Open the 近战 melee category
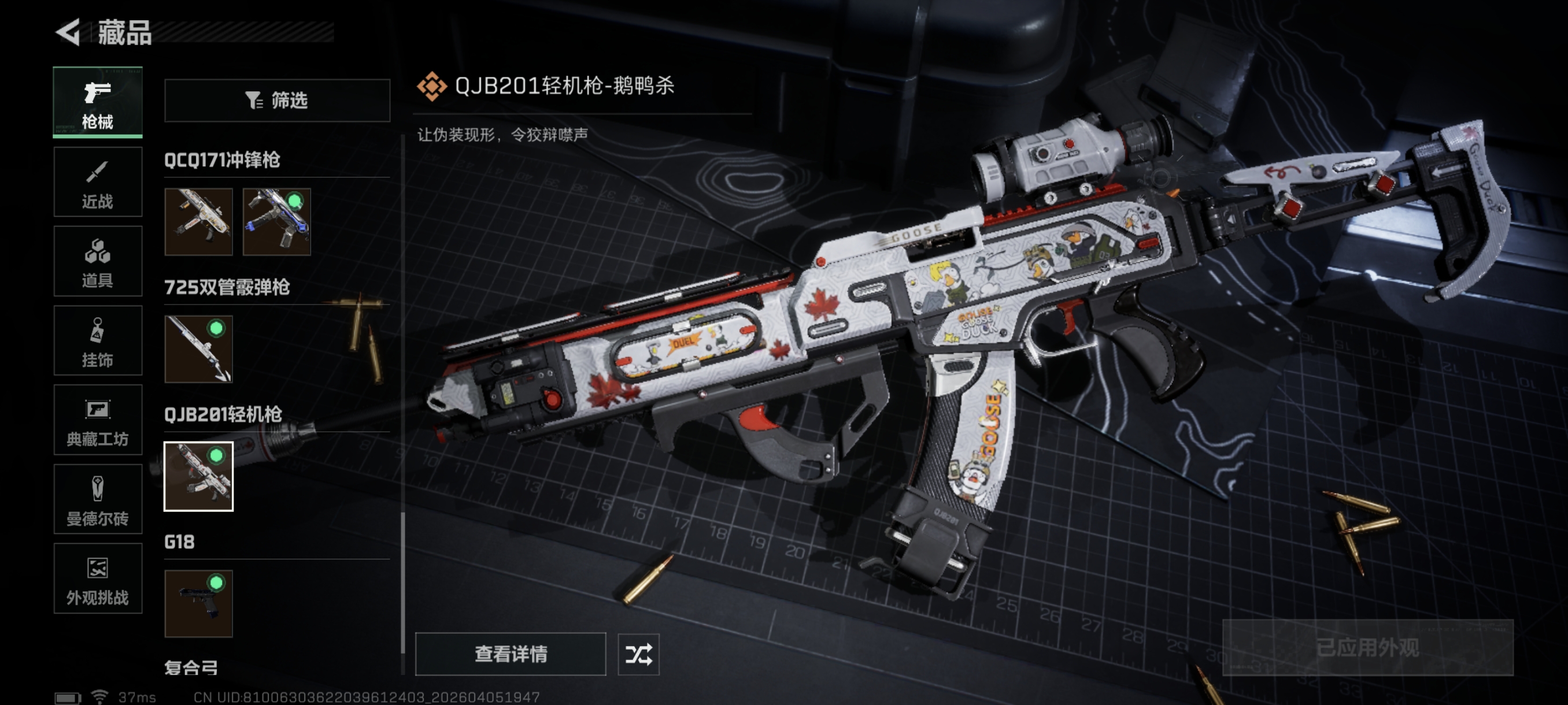Screen dimensions: 1568x705 pyautogui.click(x=97, y=182)
